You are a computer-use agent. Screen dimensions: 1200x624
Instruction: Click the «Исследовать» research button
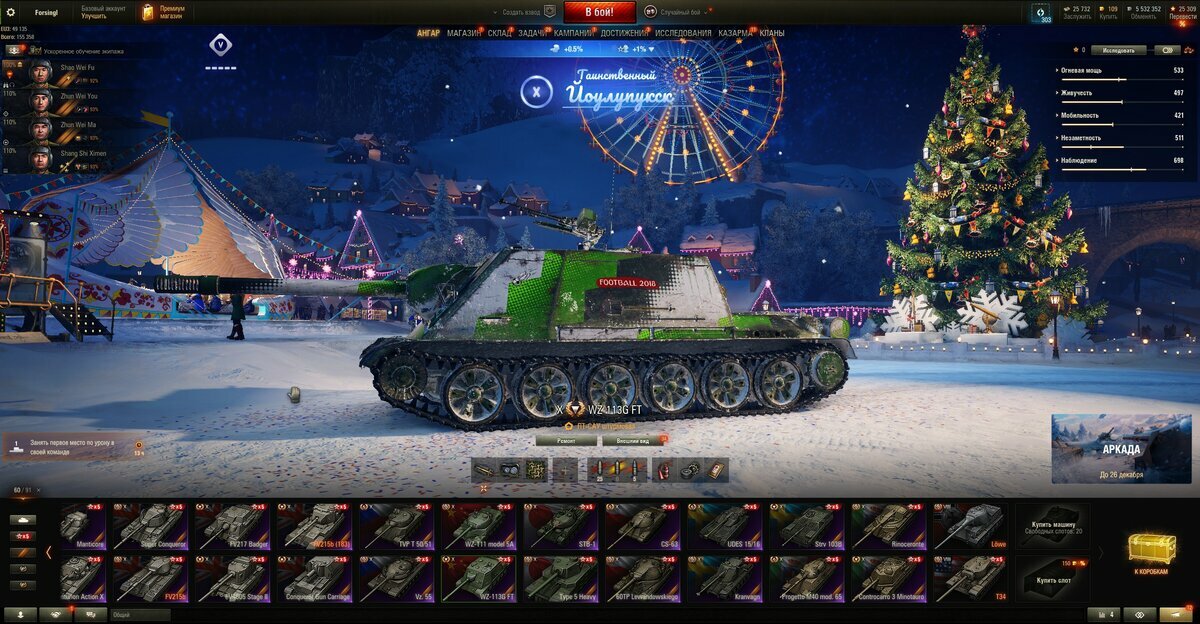(x=1118, y=49)
